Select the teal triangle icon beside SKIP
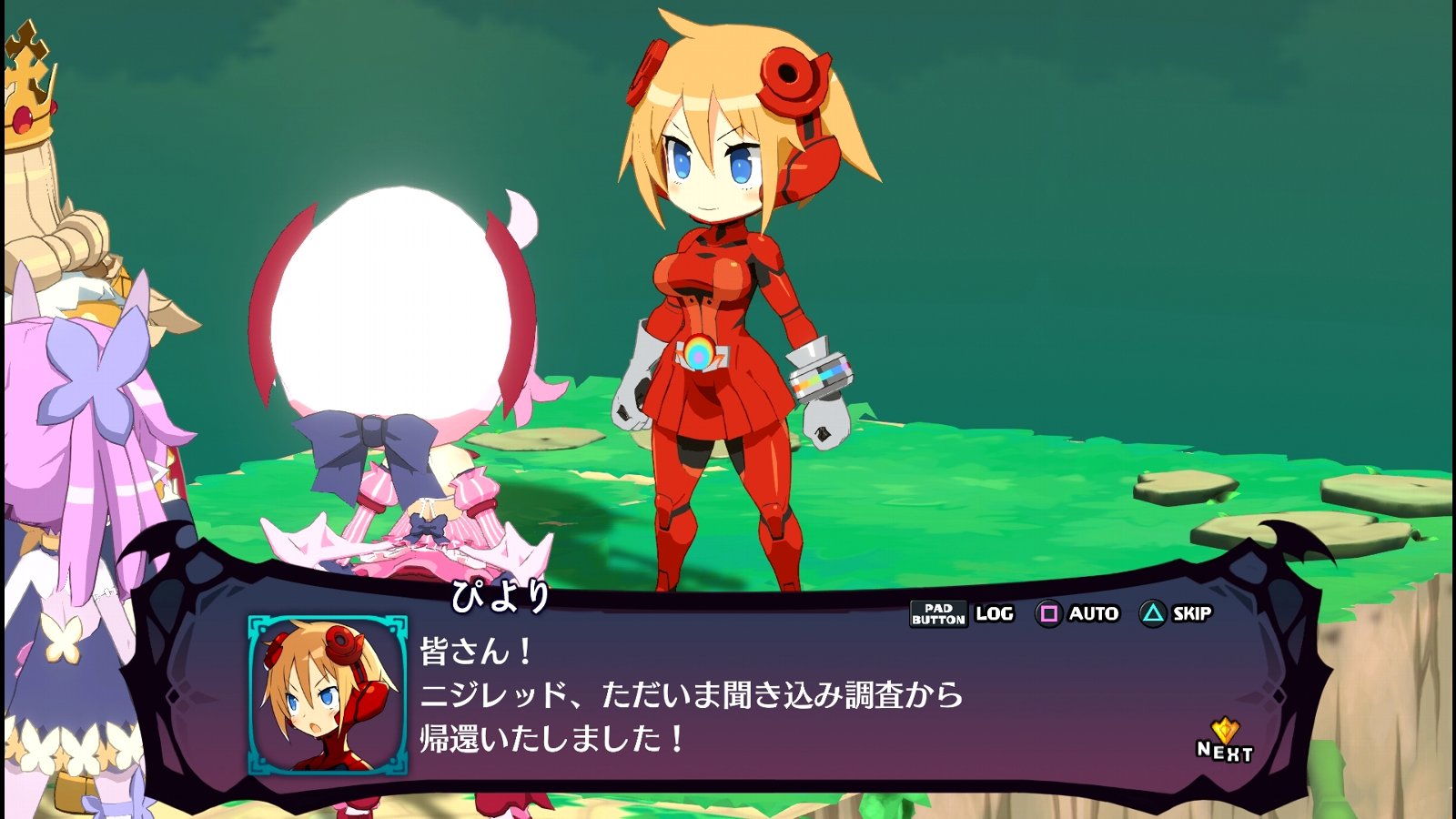This screenshot has height=819, width=1456. point(1154,613)
